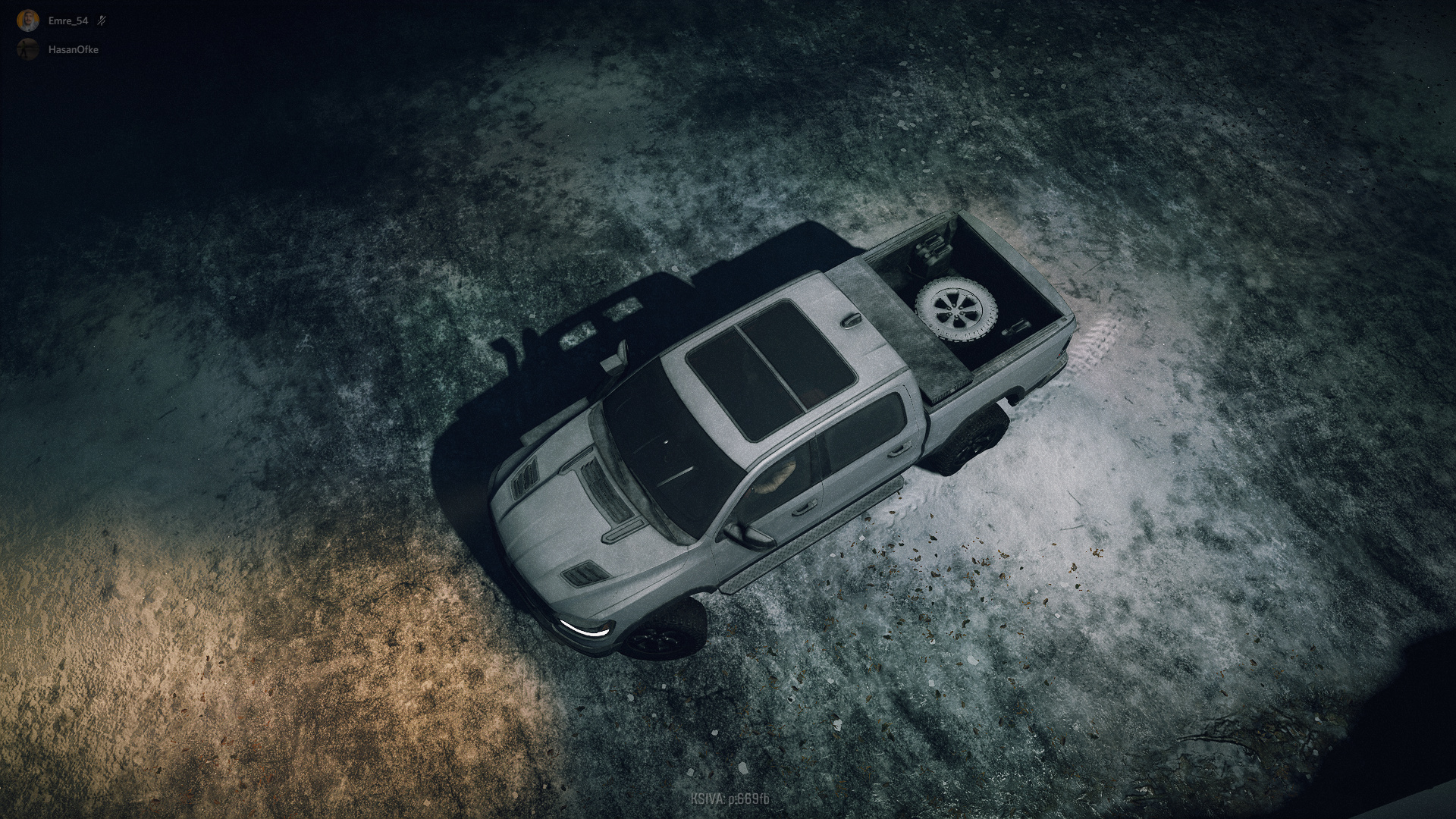Select HasanOfke in the voice overlay
The width and height of the screenshot is (1456, 819).
[73, 50]
